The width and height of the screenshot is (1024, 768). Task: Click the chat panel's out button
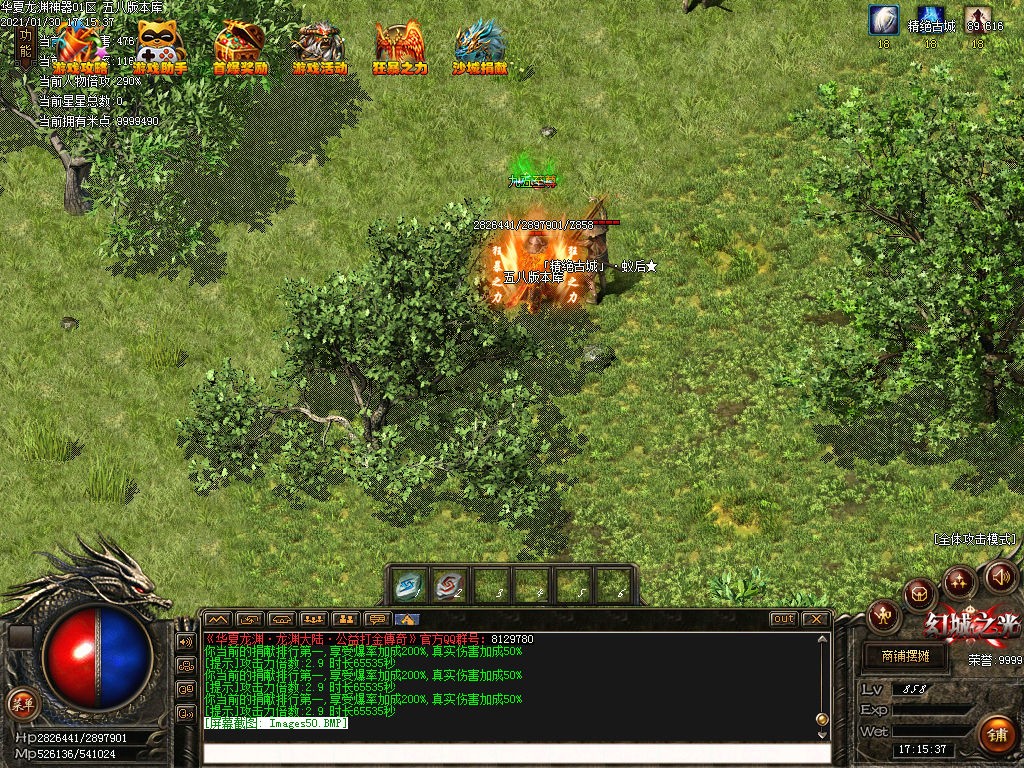[x=783, y=619]
